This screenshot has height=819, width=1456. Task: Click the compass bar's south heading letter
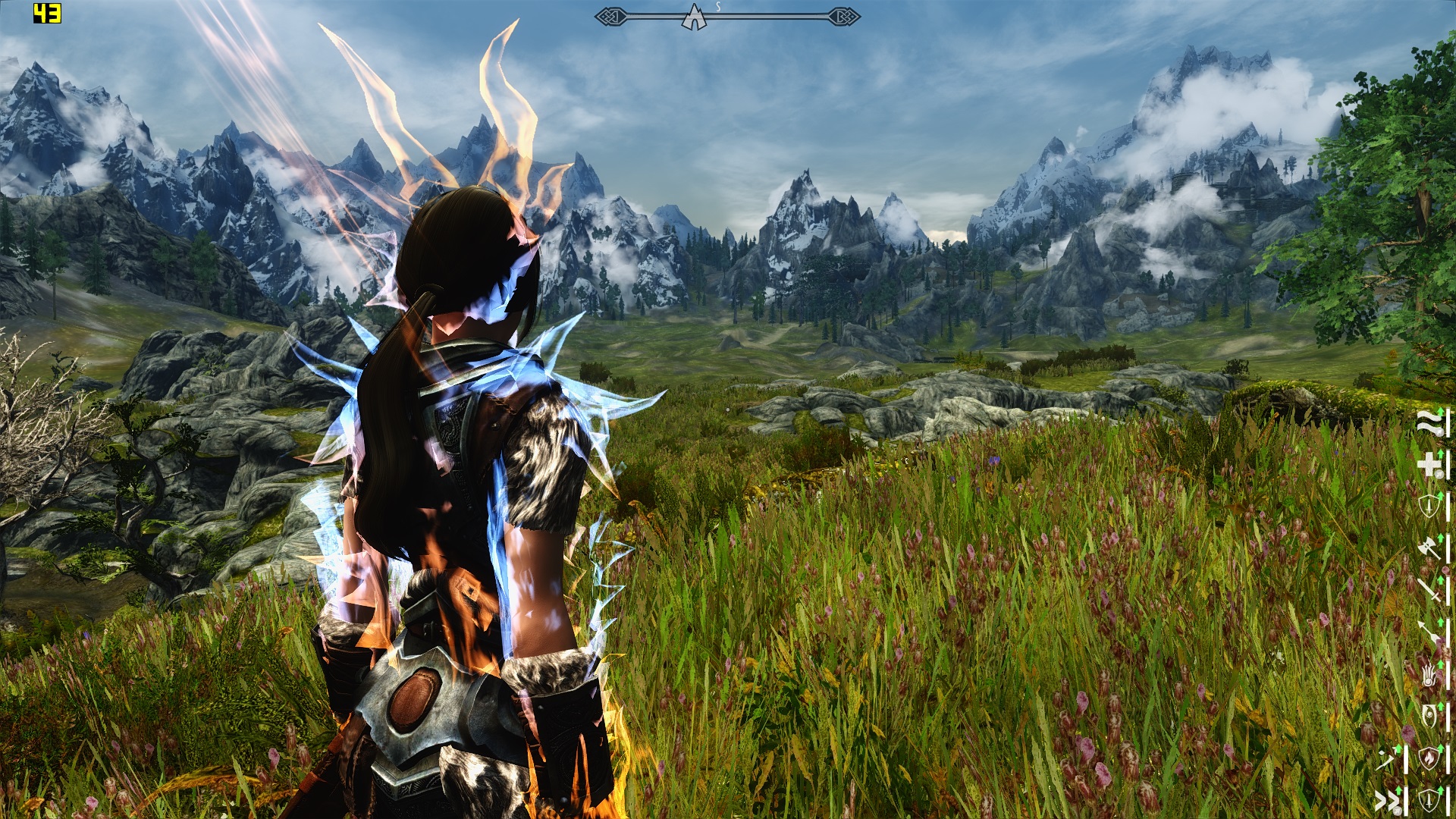point(718,7)
